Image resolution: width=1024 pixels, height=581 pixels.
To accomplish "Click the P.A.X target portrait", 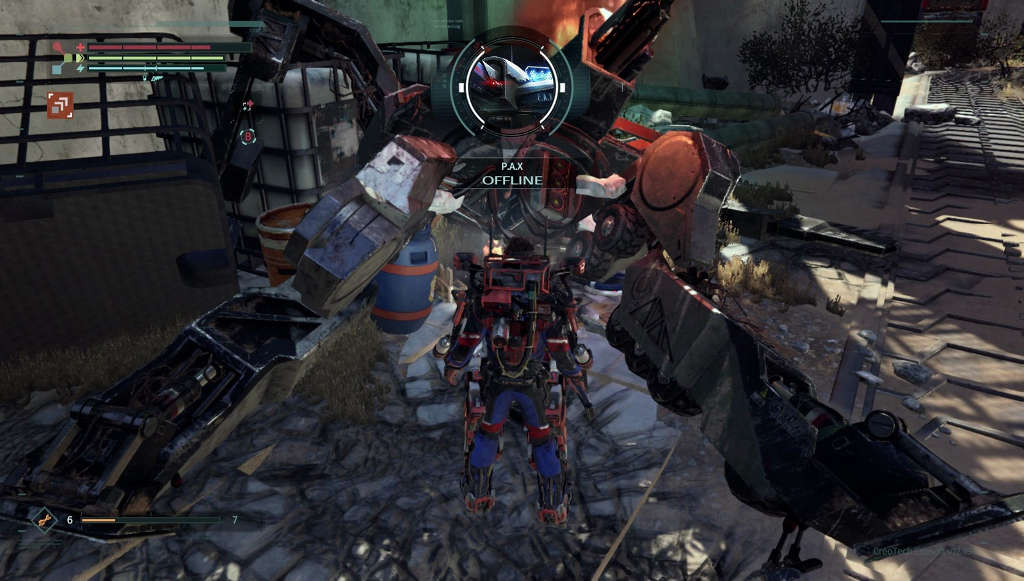I will [x=511, y=83].
